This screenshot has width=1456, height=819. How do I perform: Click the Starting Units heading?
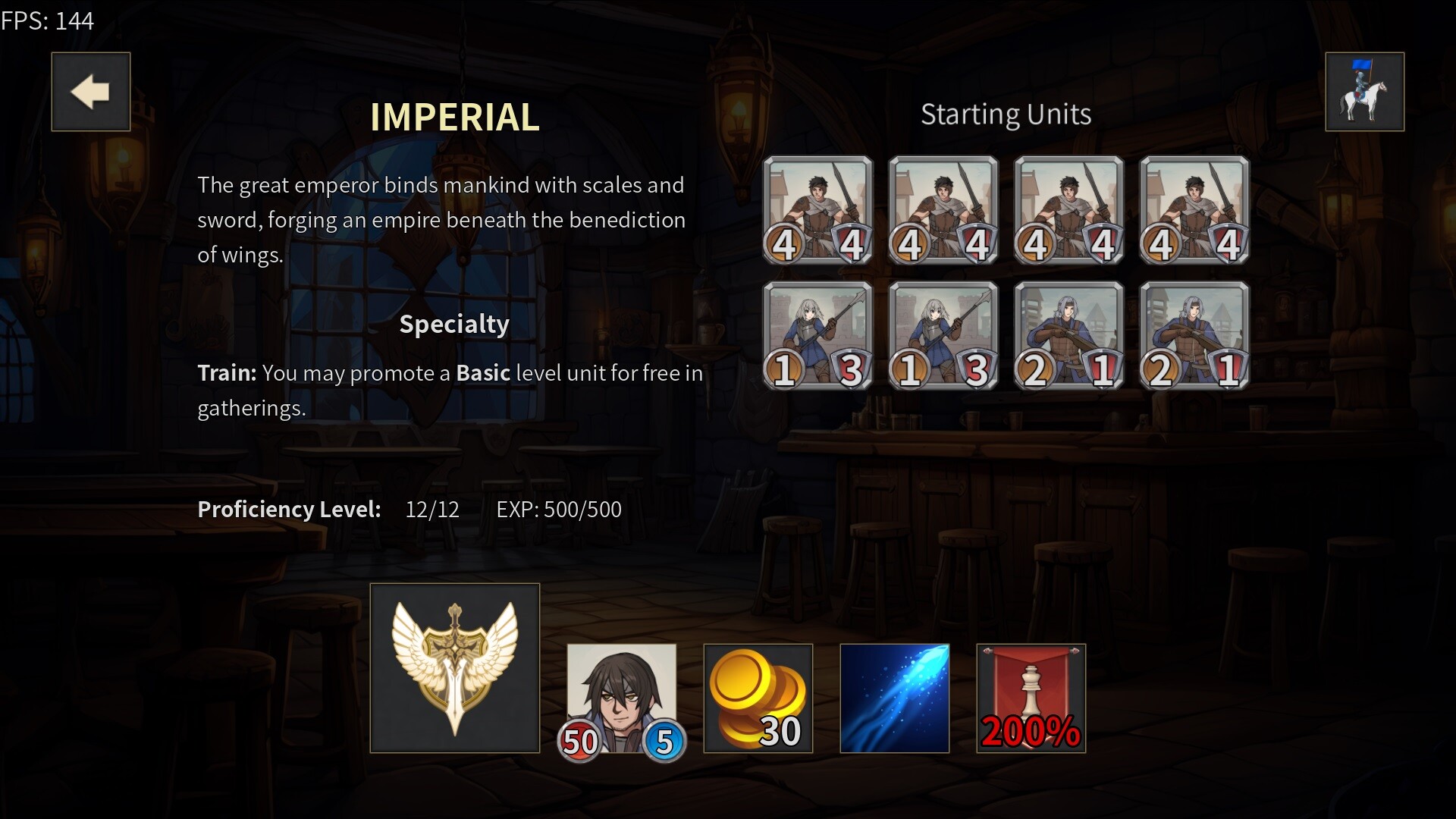pyautogui.click(x=1006, y=114)
